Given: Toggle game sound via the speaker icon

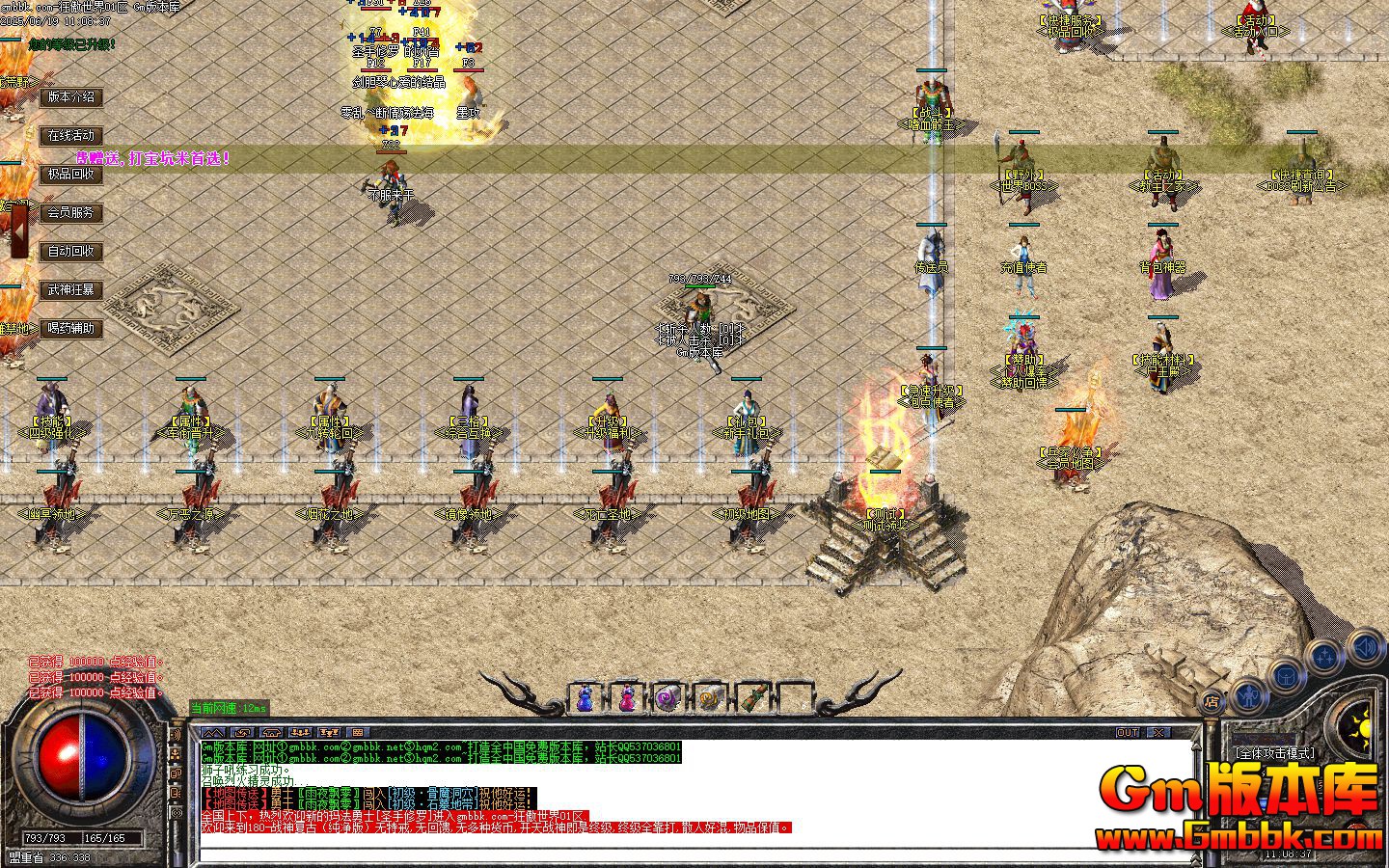Looking at the screenshot, I should click(x=1365, y=648).
